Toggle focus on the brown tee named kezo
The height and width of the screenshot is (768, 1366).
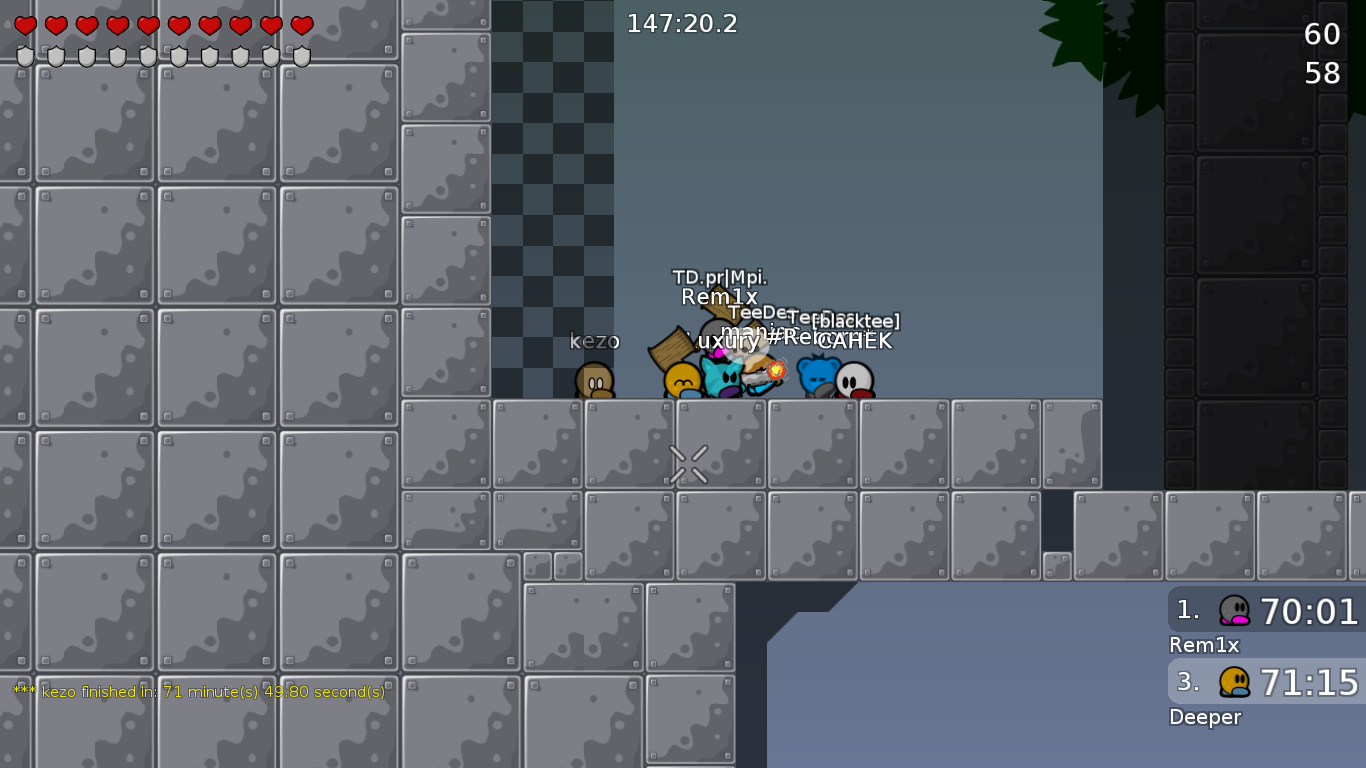(595, 382)
